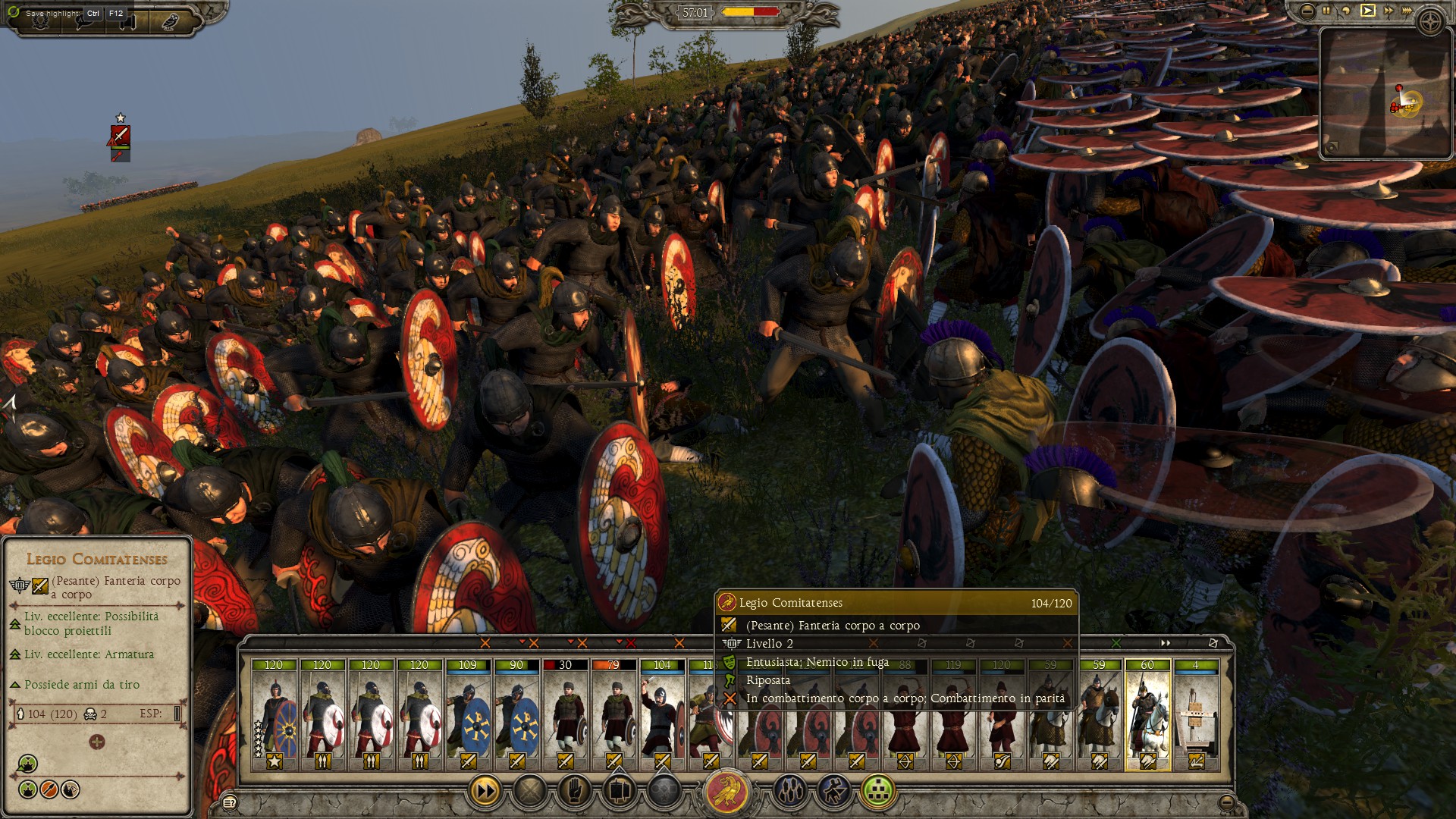Pause the battle with the pause button
This screenshot has height=819, width=1456.
tap(1326, 11)
